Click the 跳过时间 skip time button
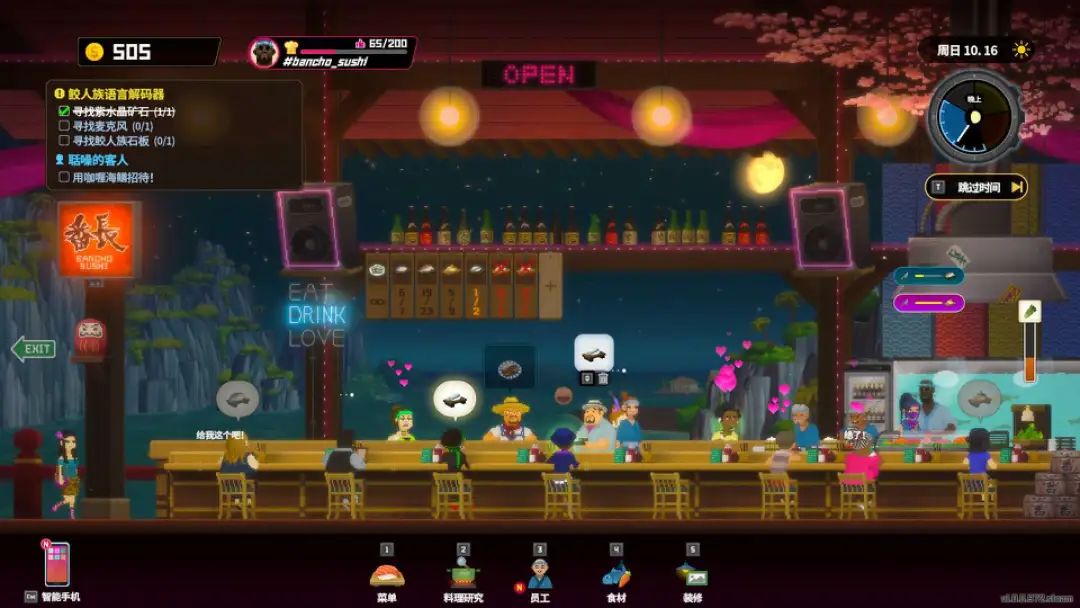Viewport: 1080px width, 608px height. (x=977, y=187)
